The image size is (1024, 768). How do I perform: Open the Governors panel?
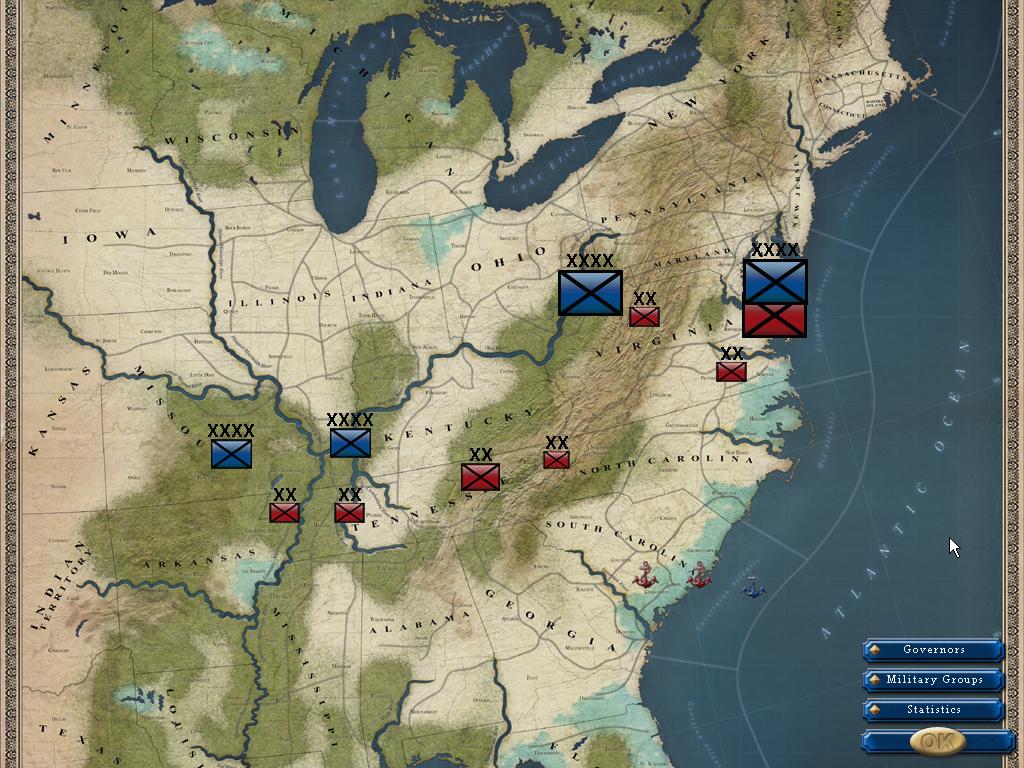coord(934,650)
